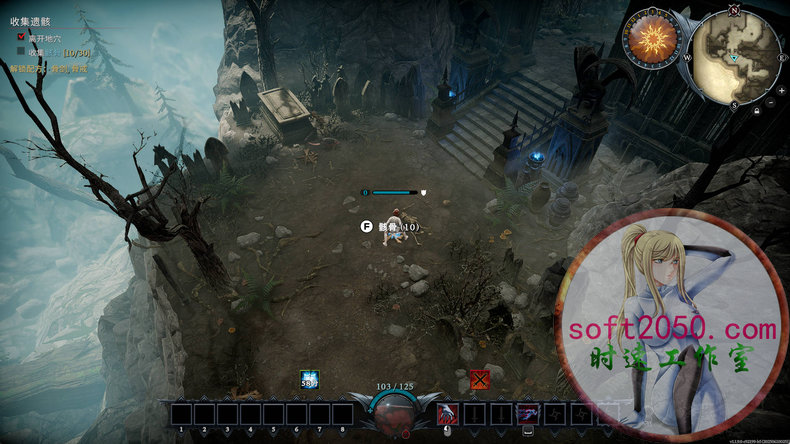The image size is (790, 444).
Task: Click the sun day-night cycle dial
Action: tap(652, 40)
